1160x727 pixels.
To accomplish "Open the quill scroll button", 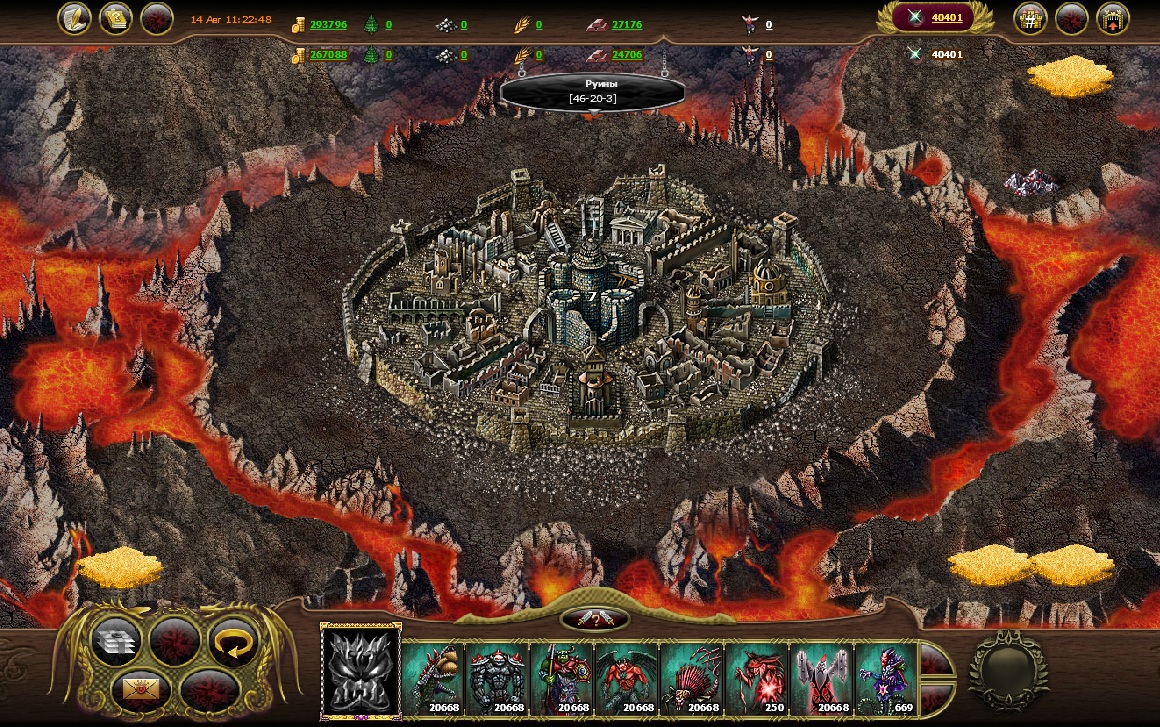I will [73, 18].
